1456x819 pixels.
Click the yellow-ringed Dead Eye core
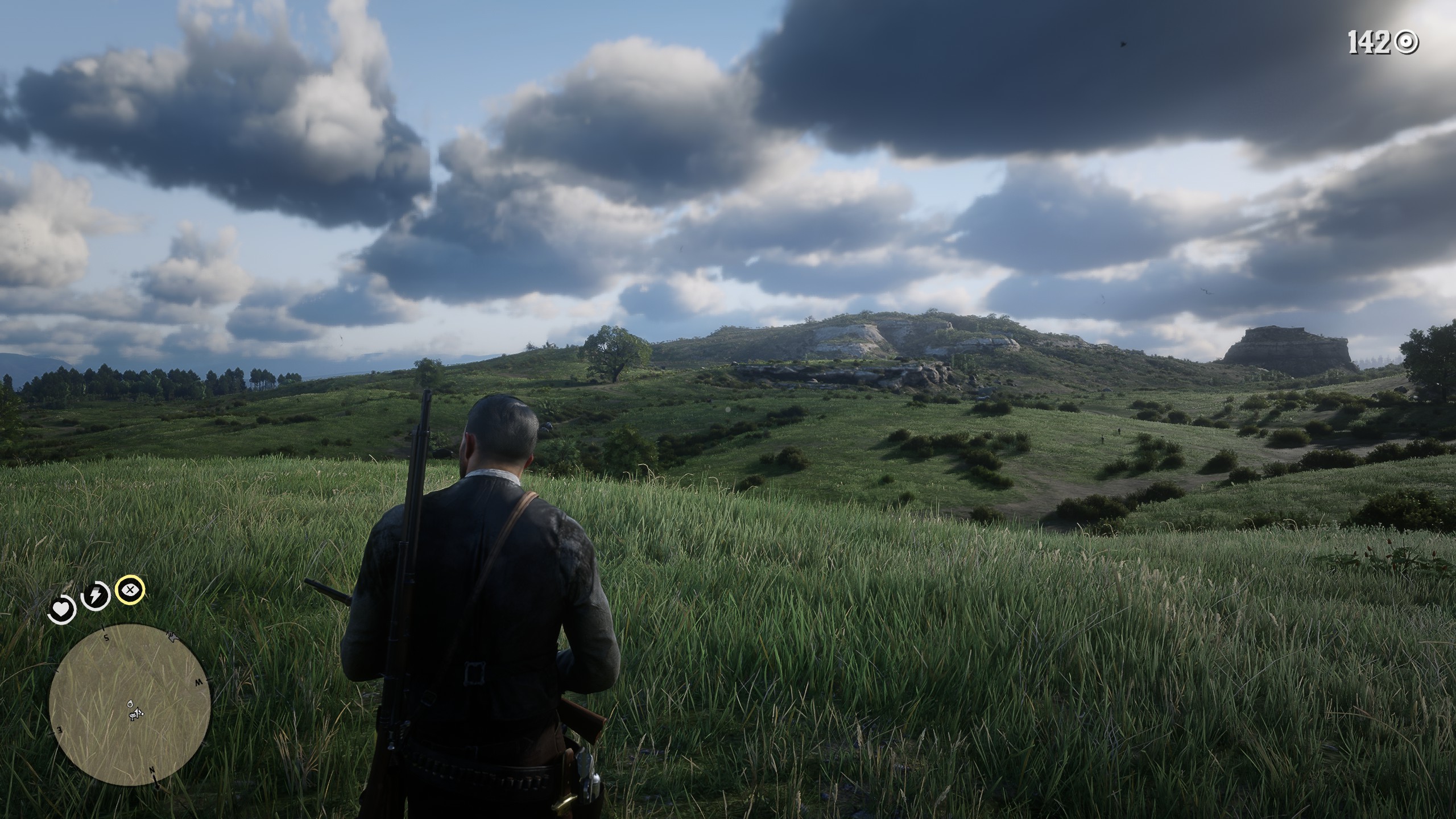click(130, 589)
